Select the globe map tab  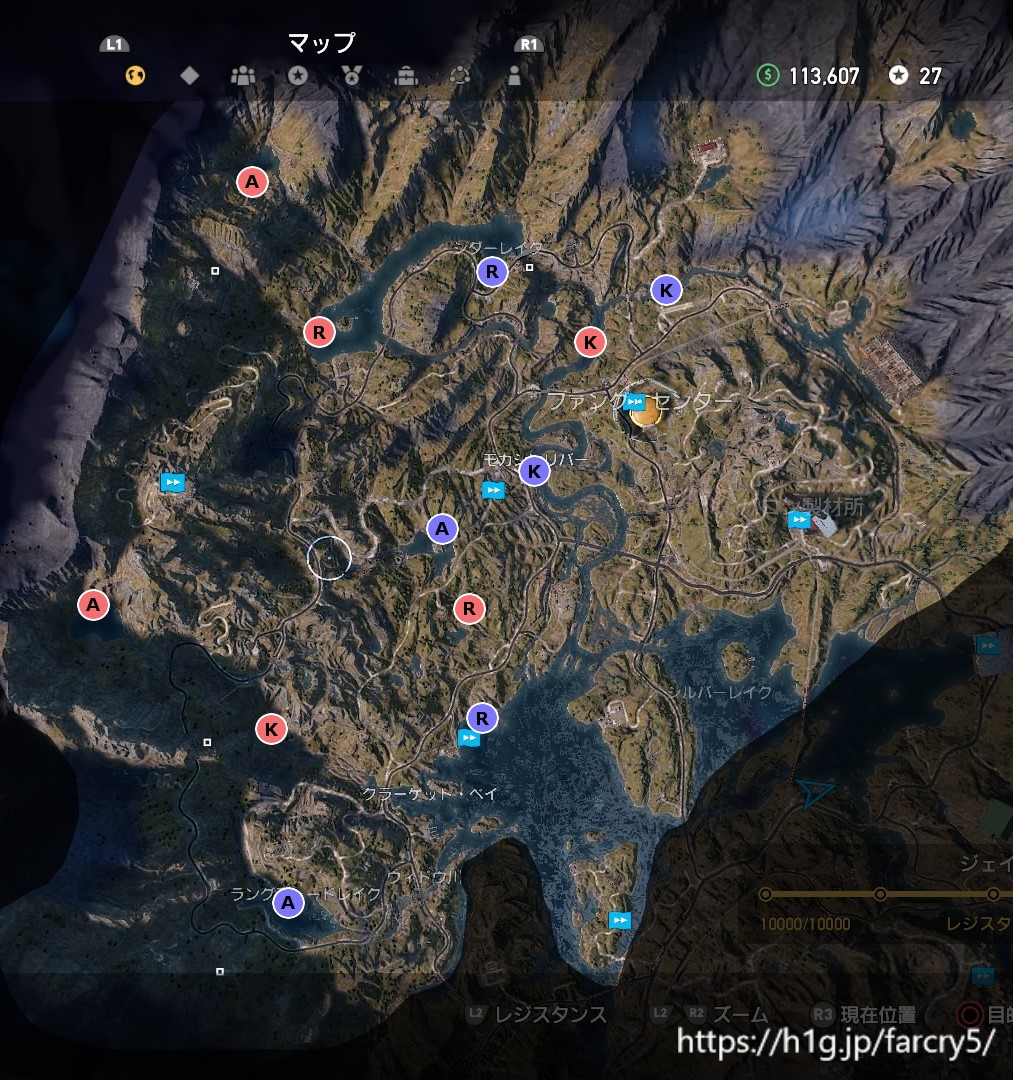coord(135,75)
